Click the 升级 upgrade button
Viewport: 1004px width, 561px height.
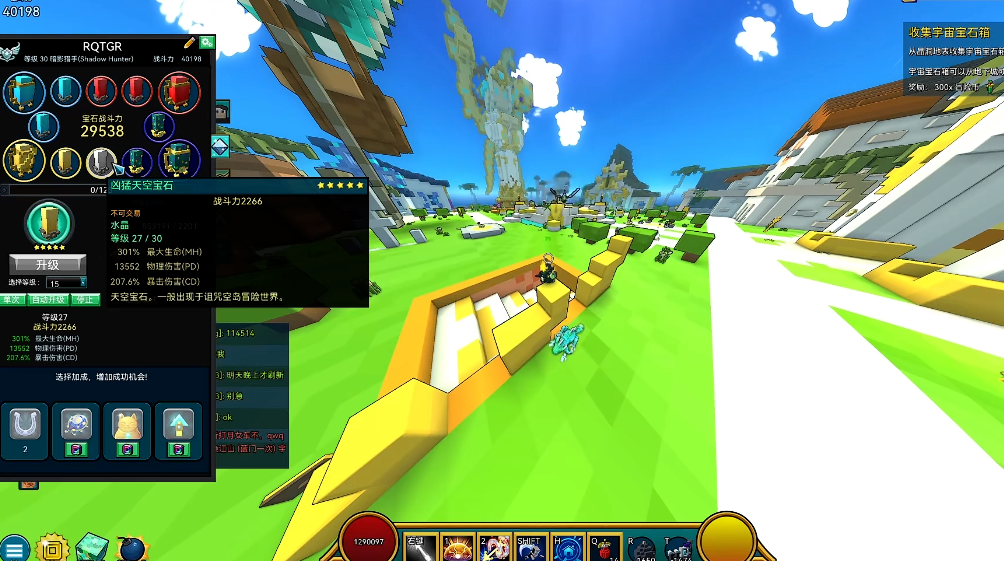pyautogui.click(x=47, y=265)
